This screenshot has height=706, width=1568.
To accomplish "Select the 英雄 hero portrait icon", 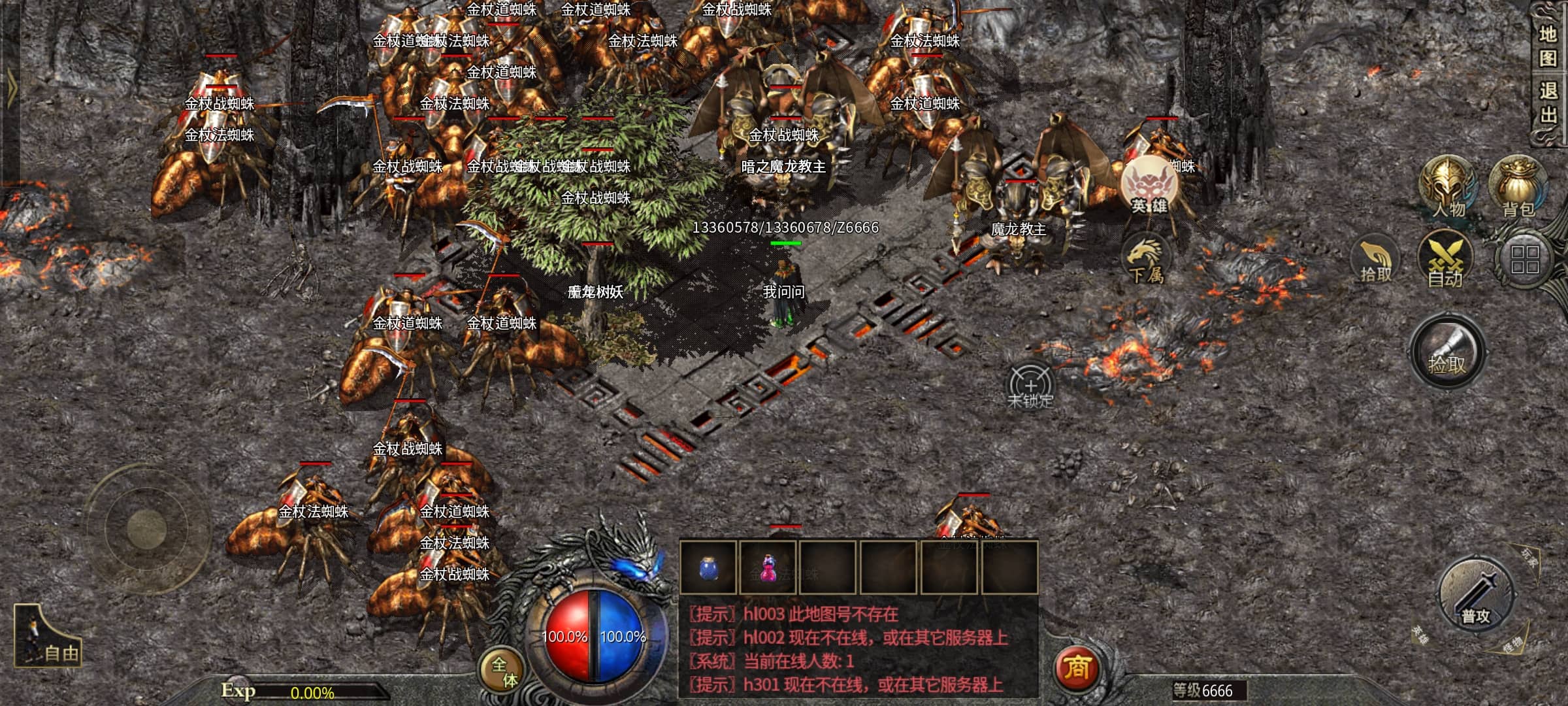I will click(x=1150, y=186).
